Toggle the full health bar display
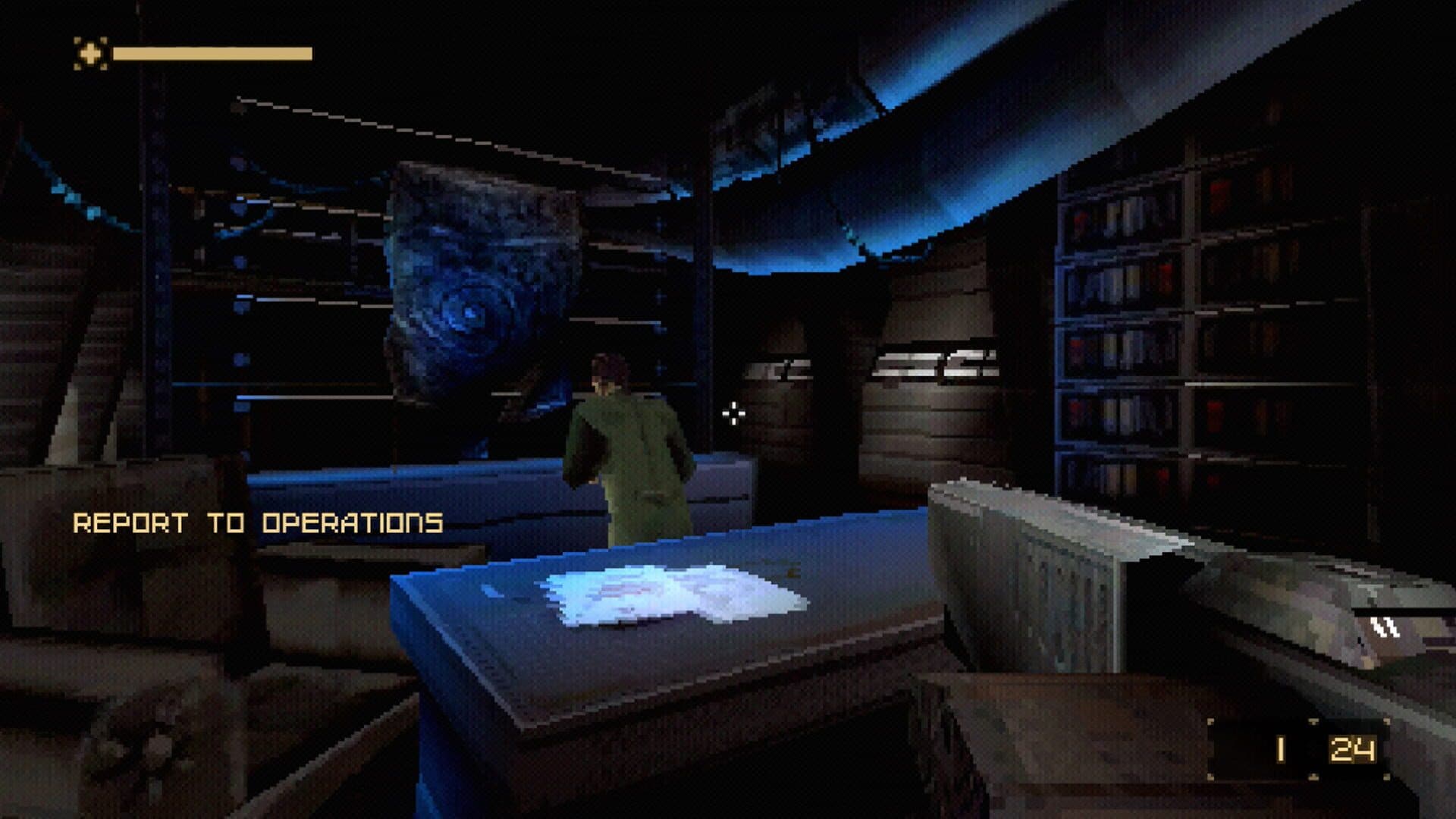This screenshot has width=1456, height=819. 212,54
